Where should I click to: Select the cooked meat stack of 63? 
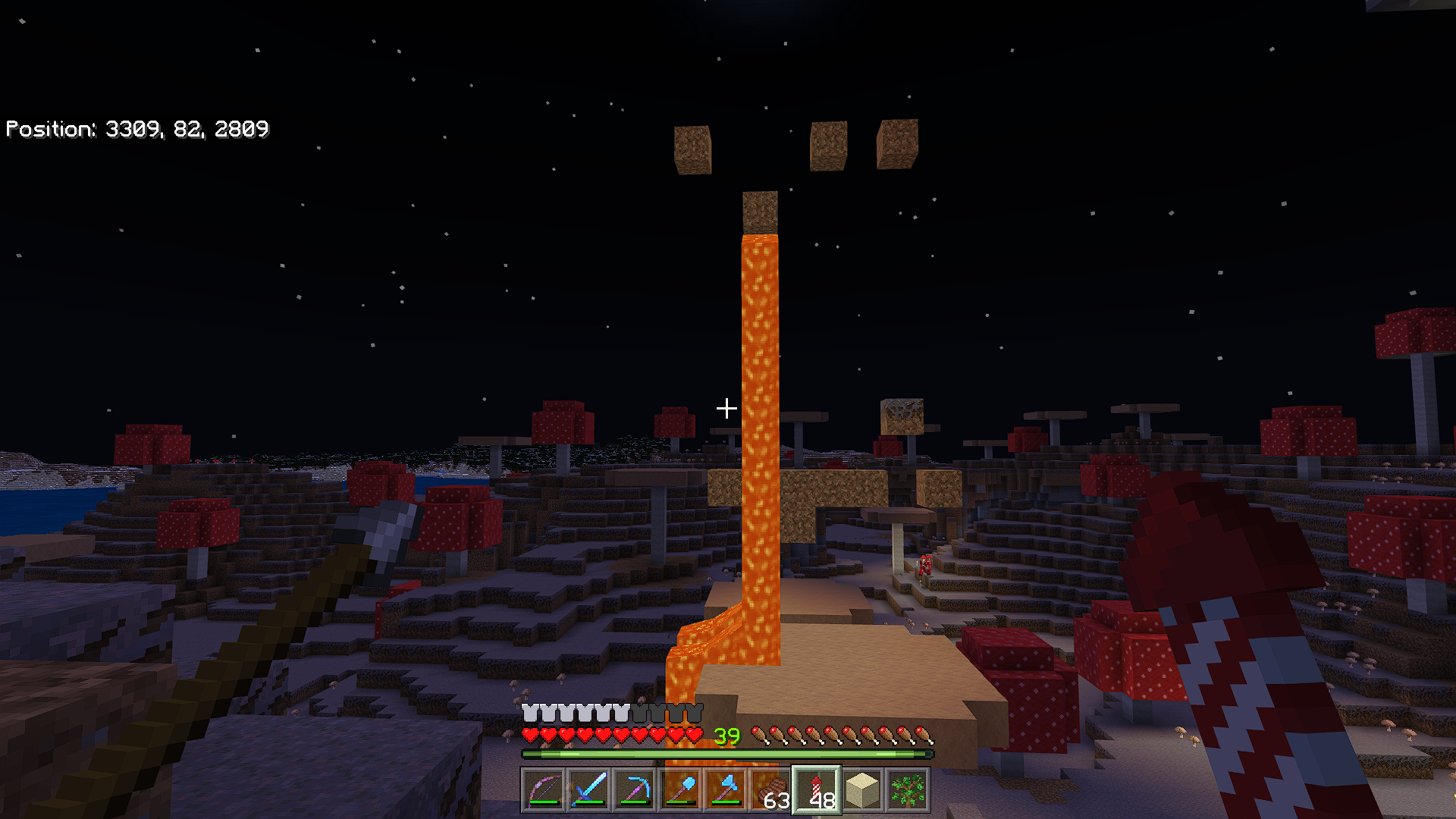tap(771, 790)
